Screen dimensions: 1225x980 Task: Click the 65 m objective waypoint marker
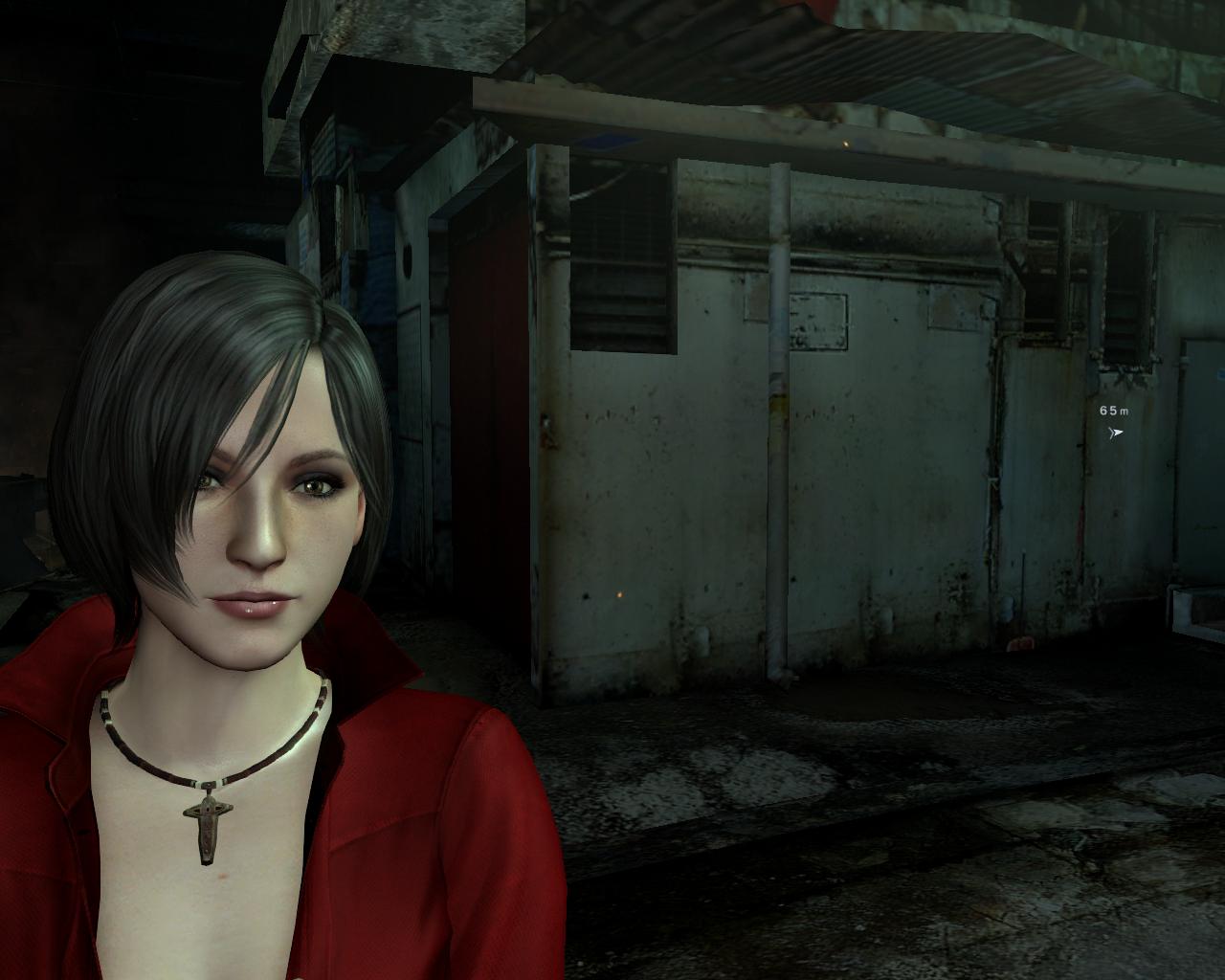pyautogui.click(x=1115, y=433)
